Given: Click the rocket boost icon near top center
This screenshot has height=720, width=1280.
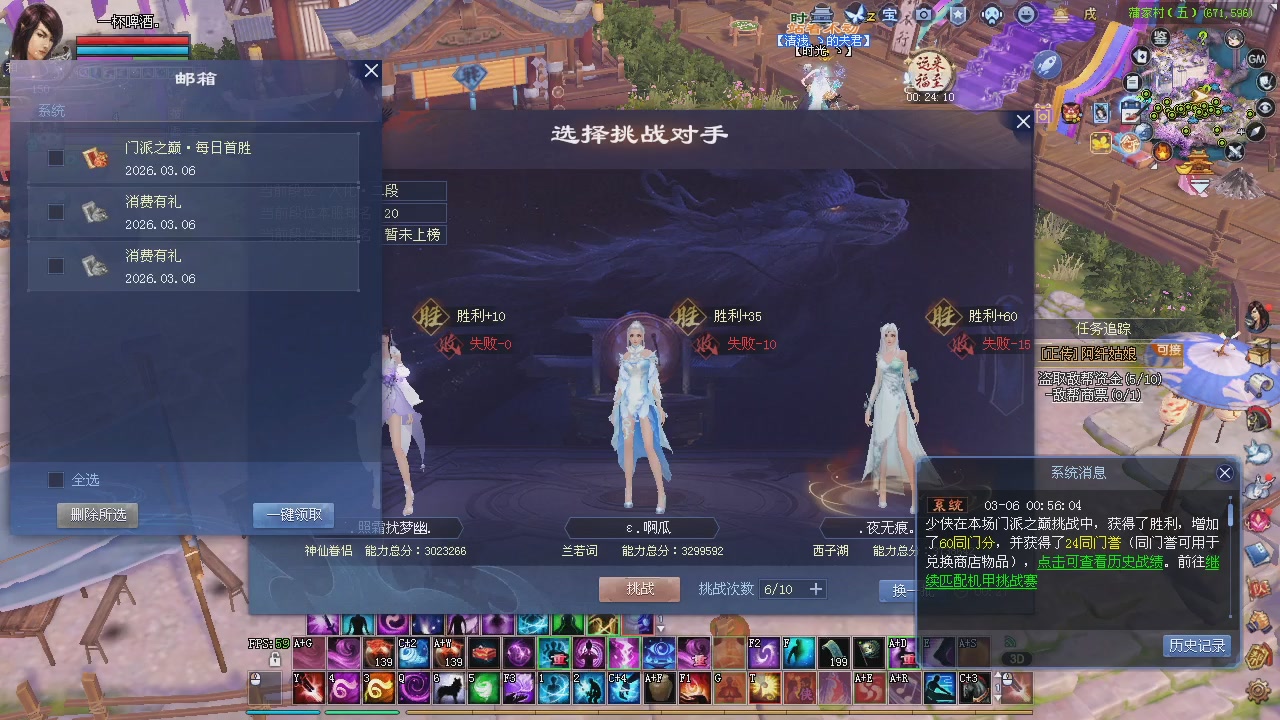Looking at the screenshot, I should click(1047, 64).
